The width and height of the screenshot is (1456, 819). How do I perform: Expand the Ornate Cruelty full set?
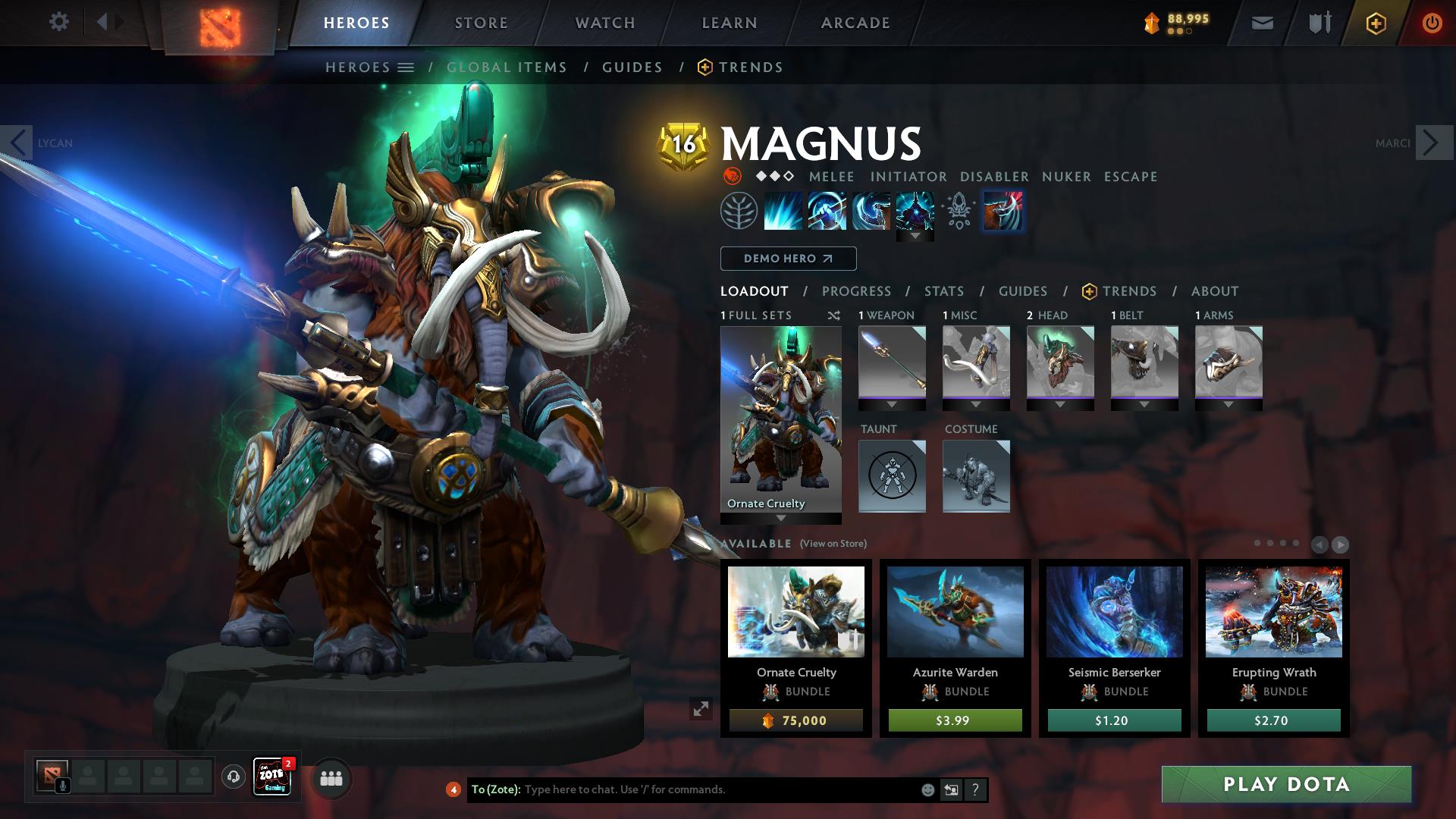(781, 519)
